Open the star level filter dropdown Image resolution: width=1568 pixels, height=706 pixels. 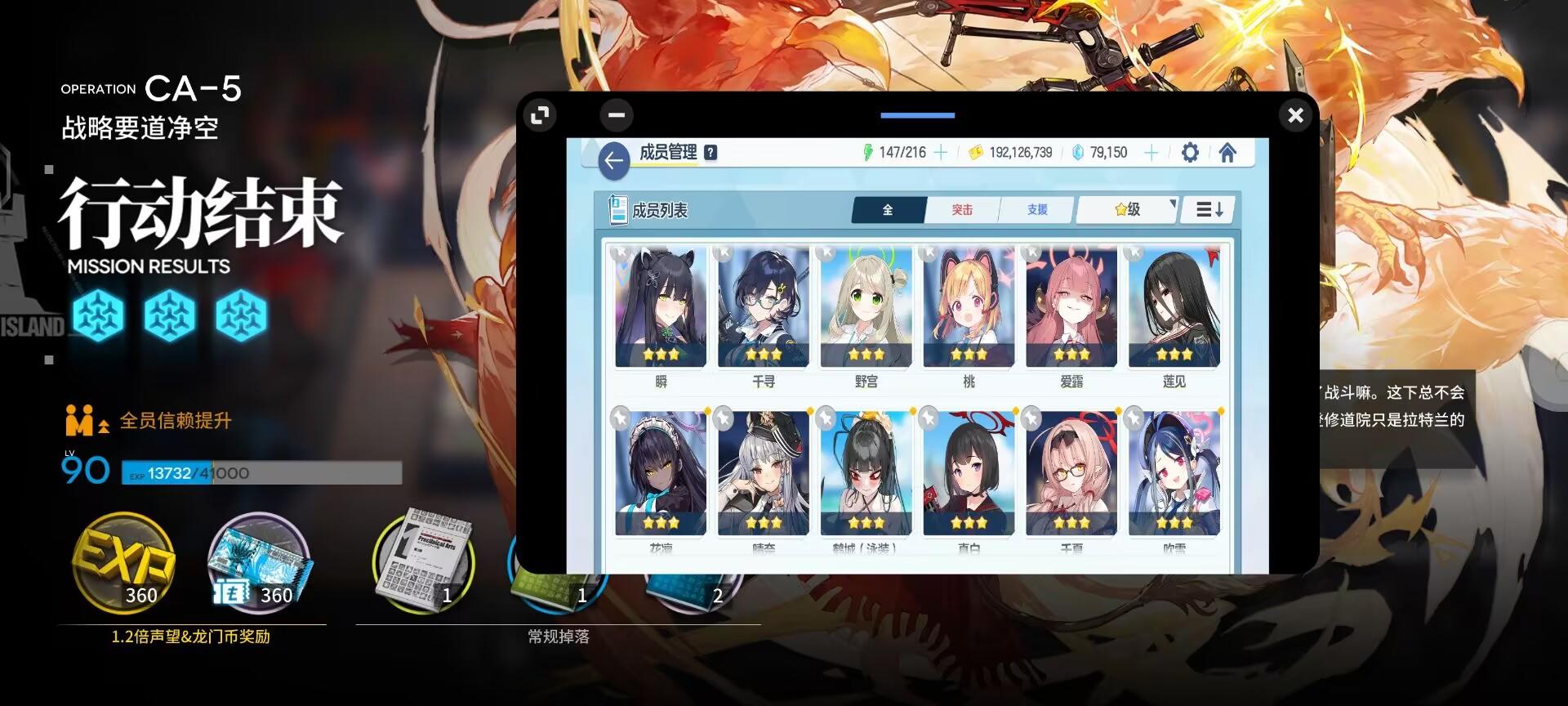[1125, 210]
